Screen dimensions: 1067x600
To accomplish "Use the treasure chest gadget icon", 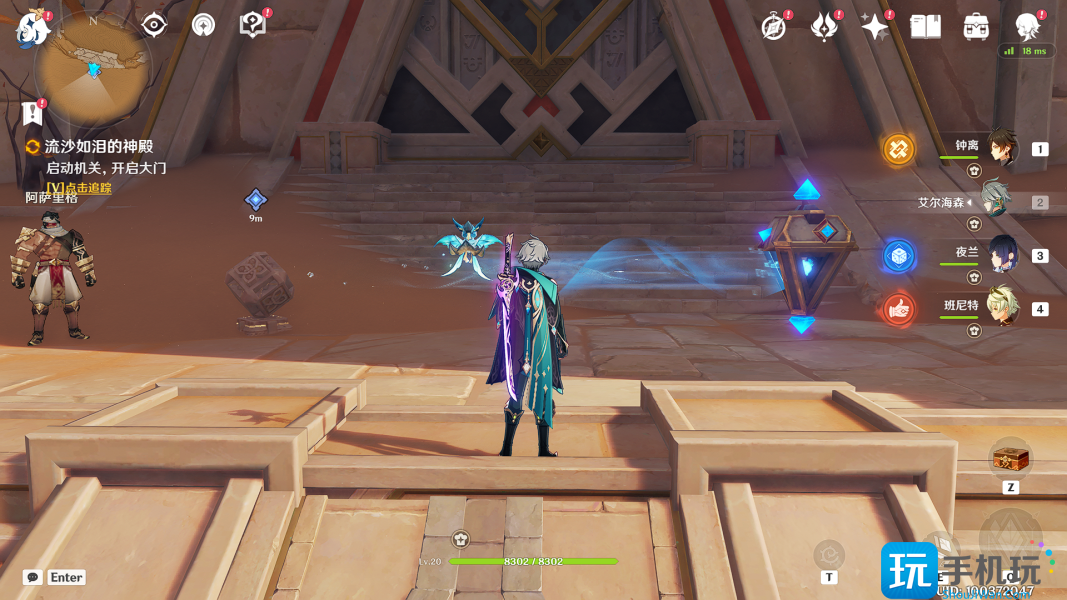I will pyautogui.click(x=1010, y=460).
